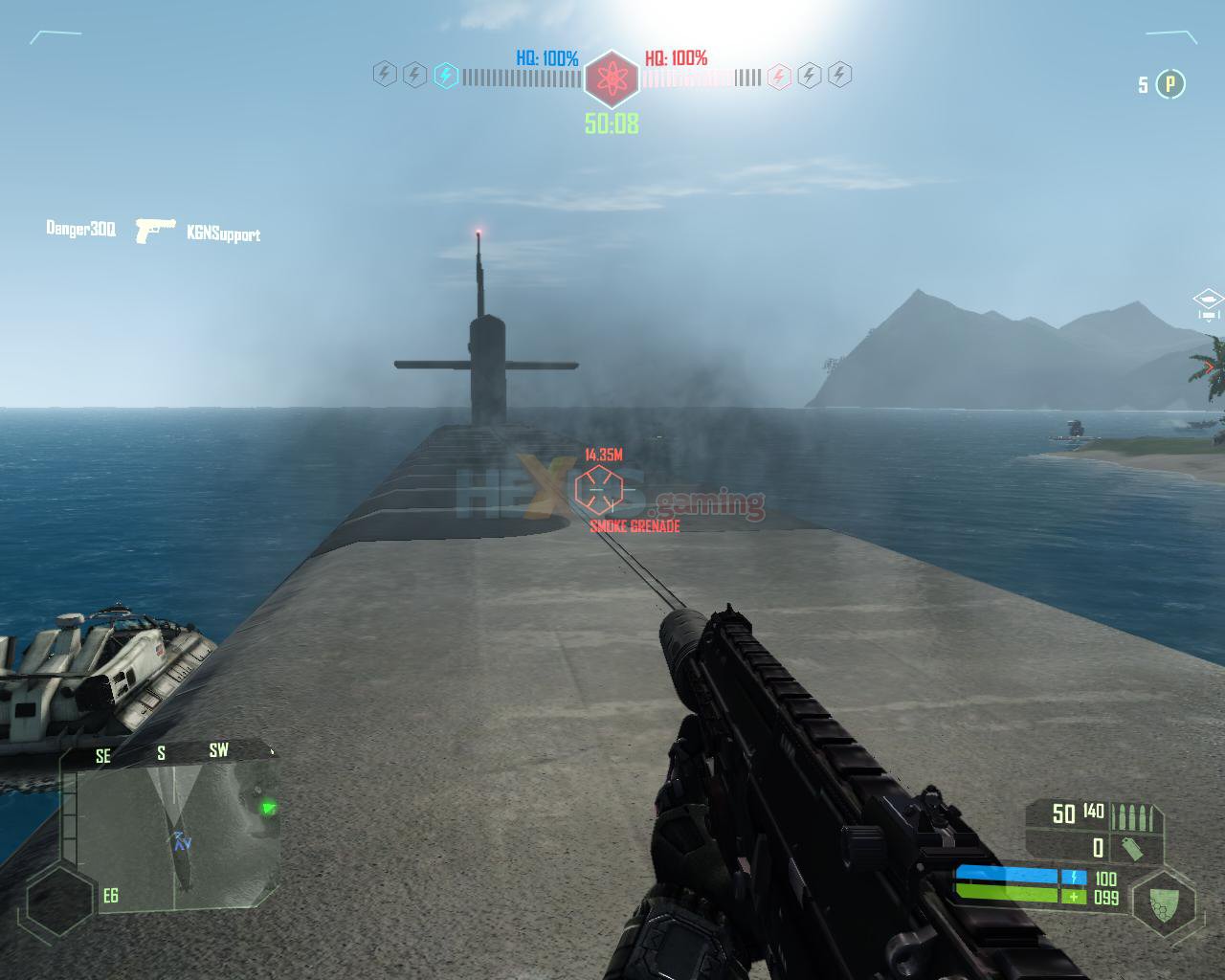
Task: Click the objective marker icon at right edge
Action: click(x=1209, y=304)
